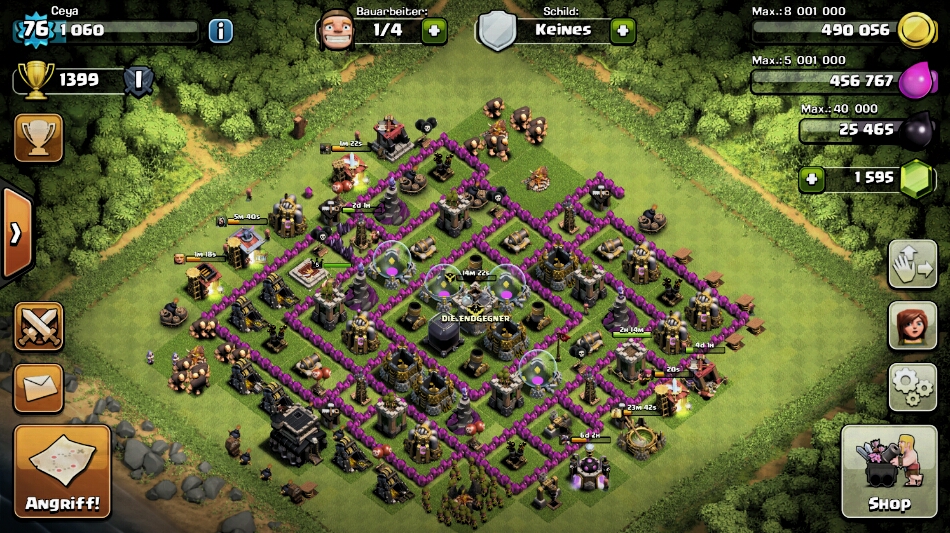Viewport: 950px width, 533px height.
Task: Open the trophy league rankings button
Action: pyautogui.click(x=38, y=138)
